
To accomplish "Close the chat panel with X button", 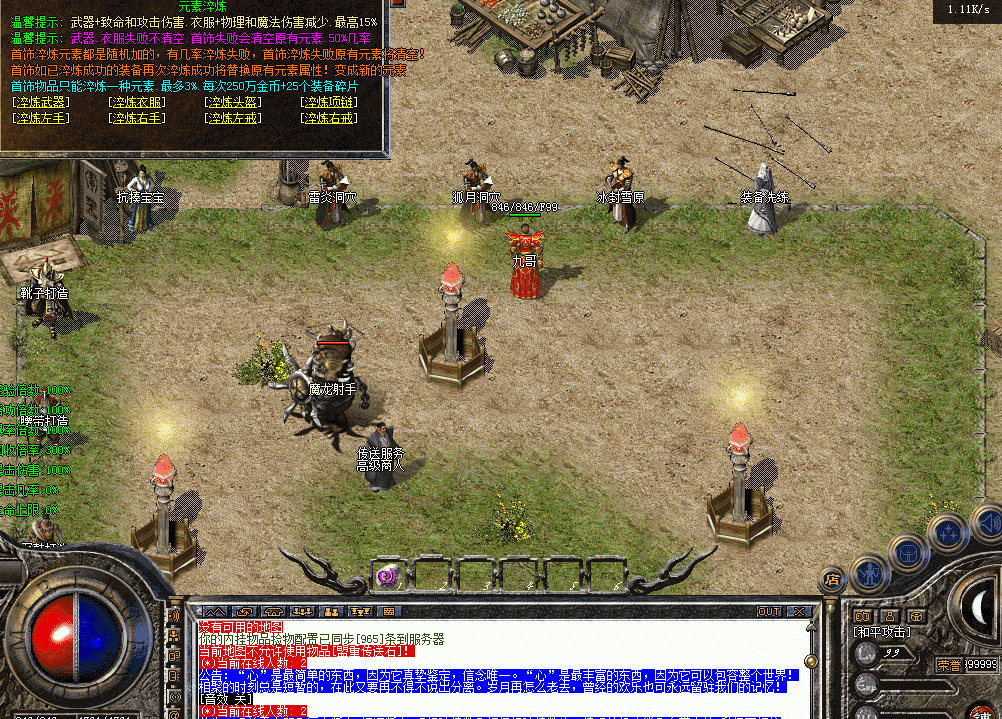I will tap(799, 611).
